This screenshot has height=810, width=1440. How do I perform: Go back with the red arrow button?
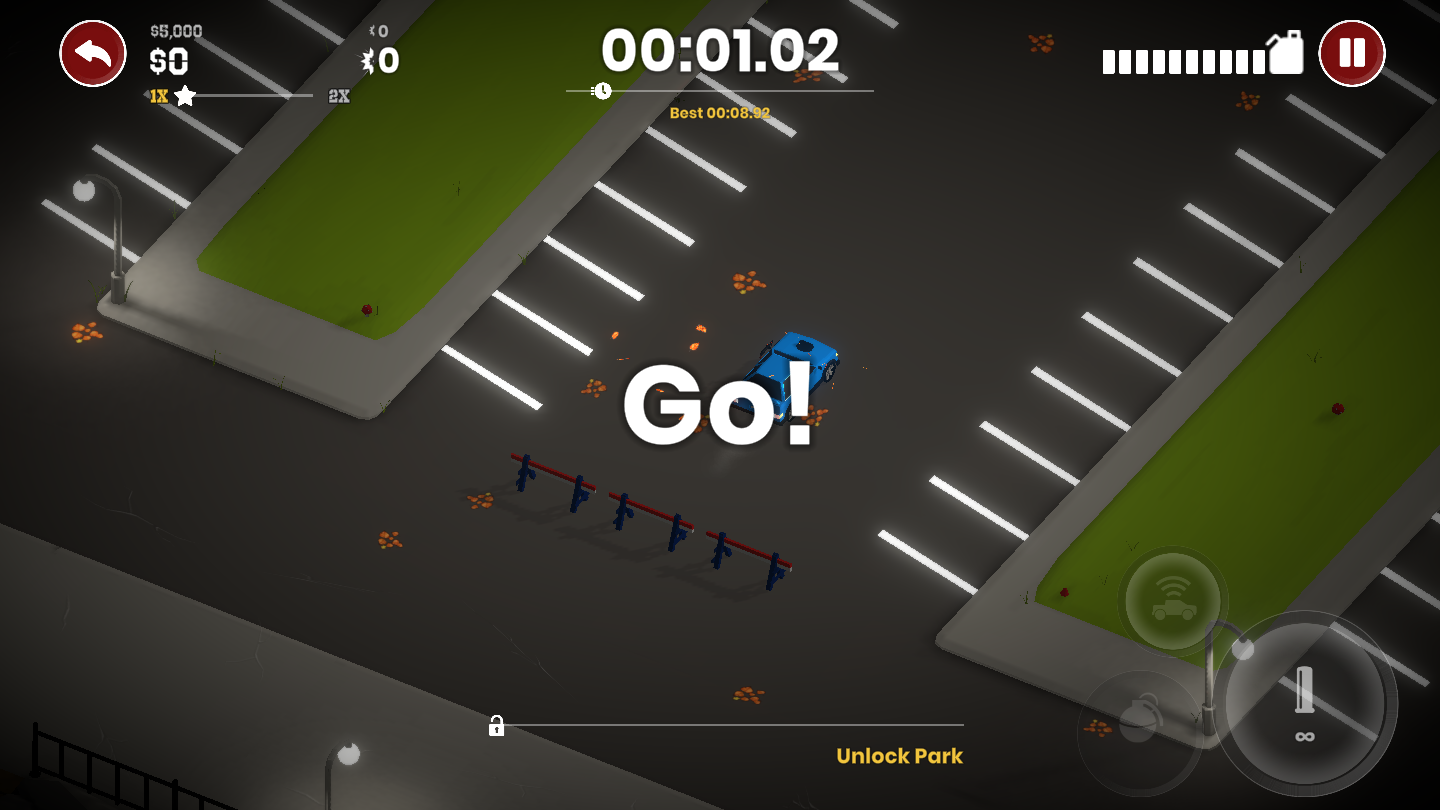click(93, 53)
